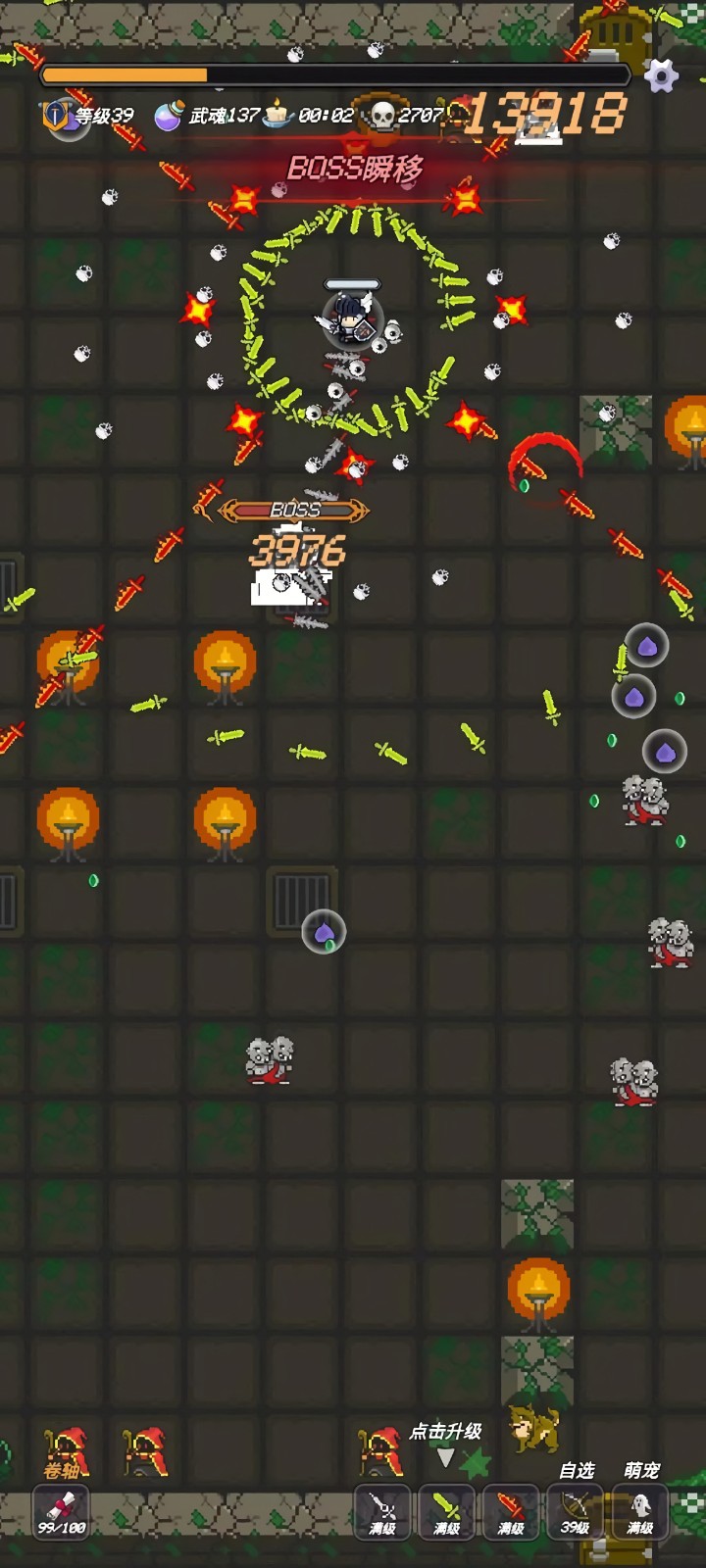The image size is (706, 1568).
Task: Select the red flame sword skill slot
Action: (511, 1511)
